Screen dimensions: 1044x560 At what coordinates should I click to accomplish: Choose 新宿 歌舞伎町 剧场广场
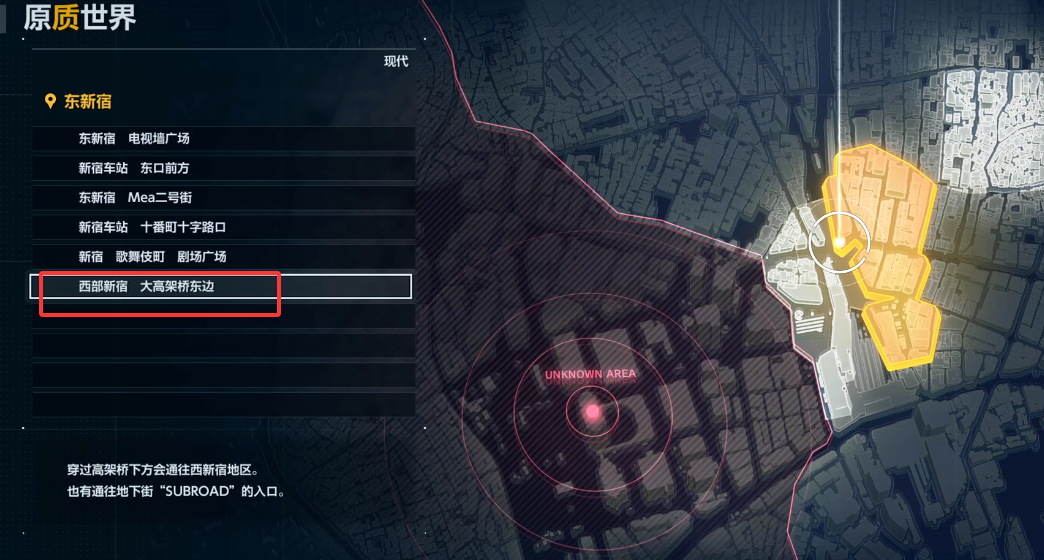tap(152, 257)
